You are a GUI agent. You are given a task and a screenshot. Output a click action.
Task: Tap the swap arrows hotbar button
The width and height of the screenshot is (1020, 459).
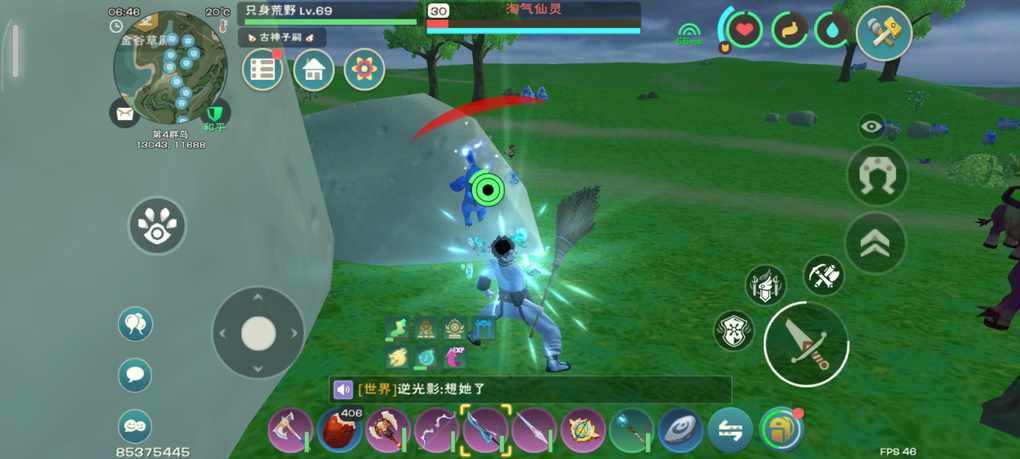(730, 431)
